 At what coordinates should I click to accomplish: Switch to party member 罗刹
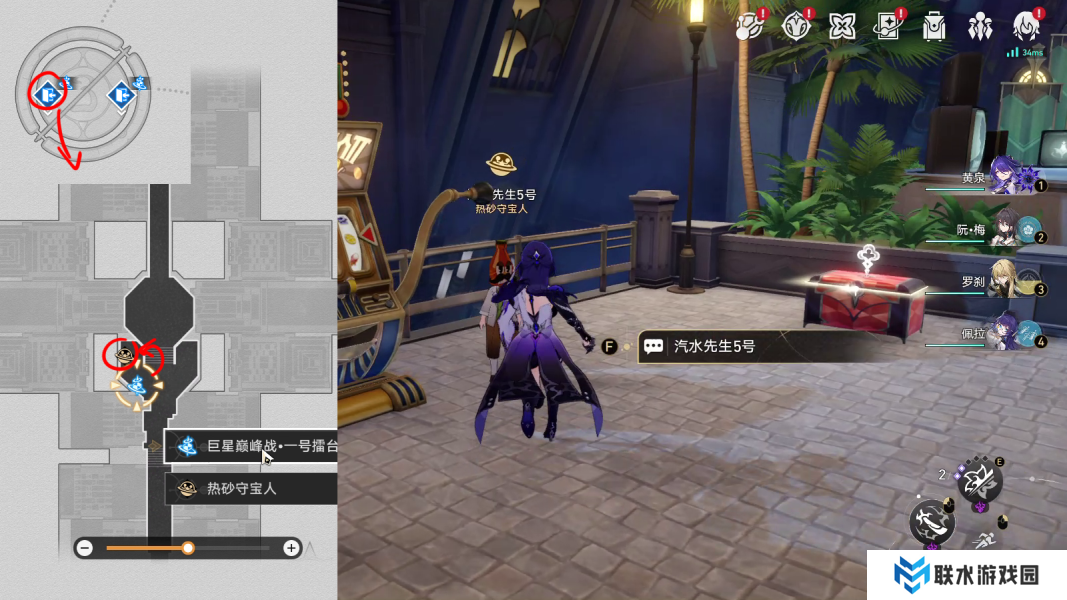[1013, 283]
